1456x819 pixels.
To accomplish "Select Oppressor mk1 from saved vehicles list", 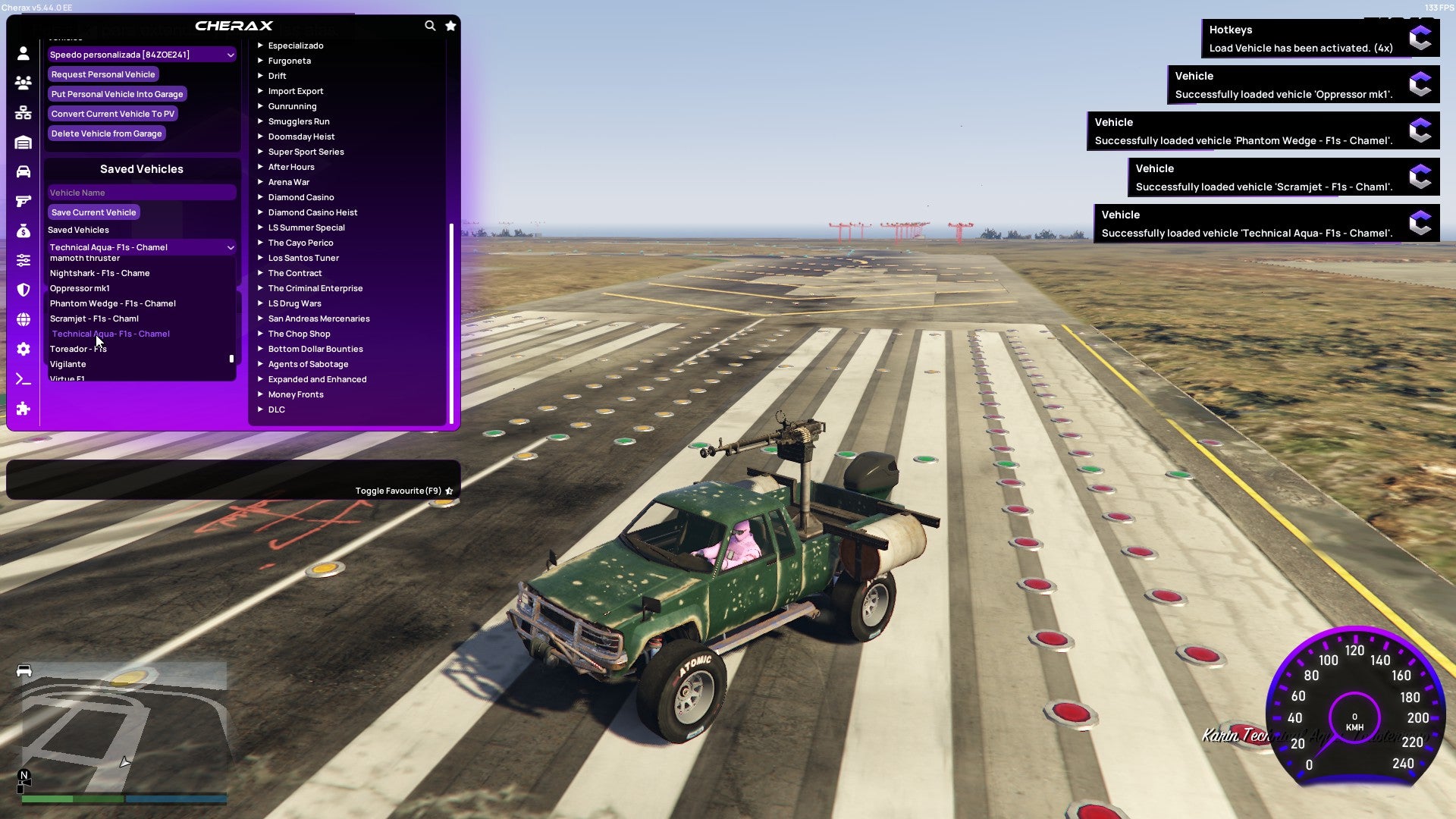I will 80,288.
